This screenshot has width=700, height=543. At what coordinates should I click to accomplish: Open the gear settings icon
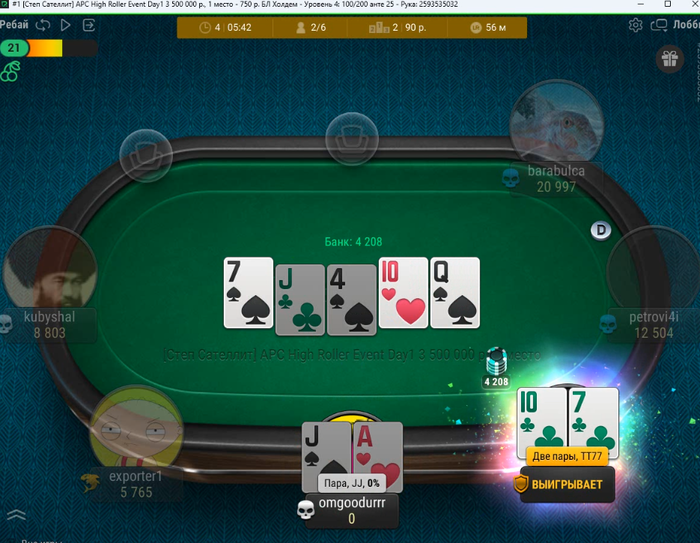click(x=636, y=26)
